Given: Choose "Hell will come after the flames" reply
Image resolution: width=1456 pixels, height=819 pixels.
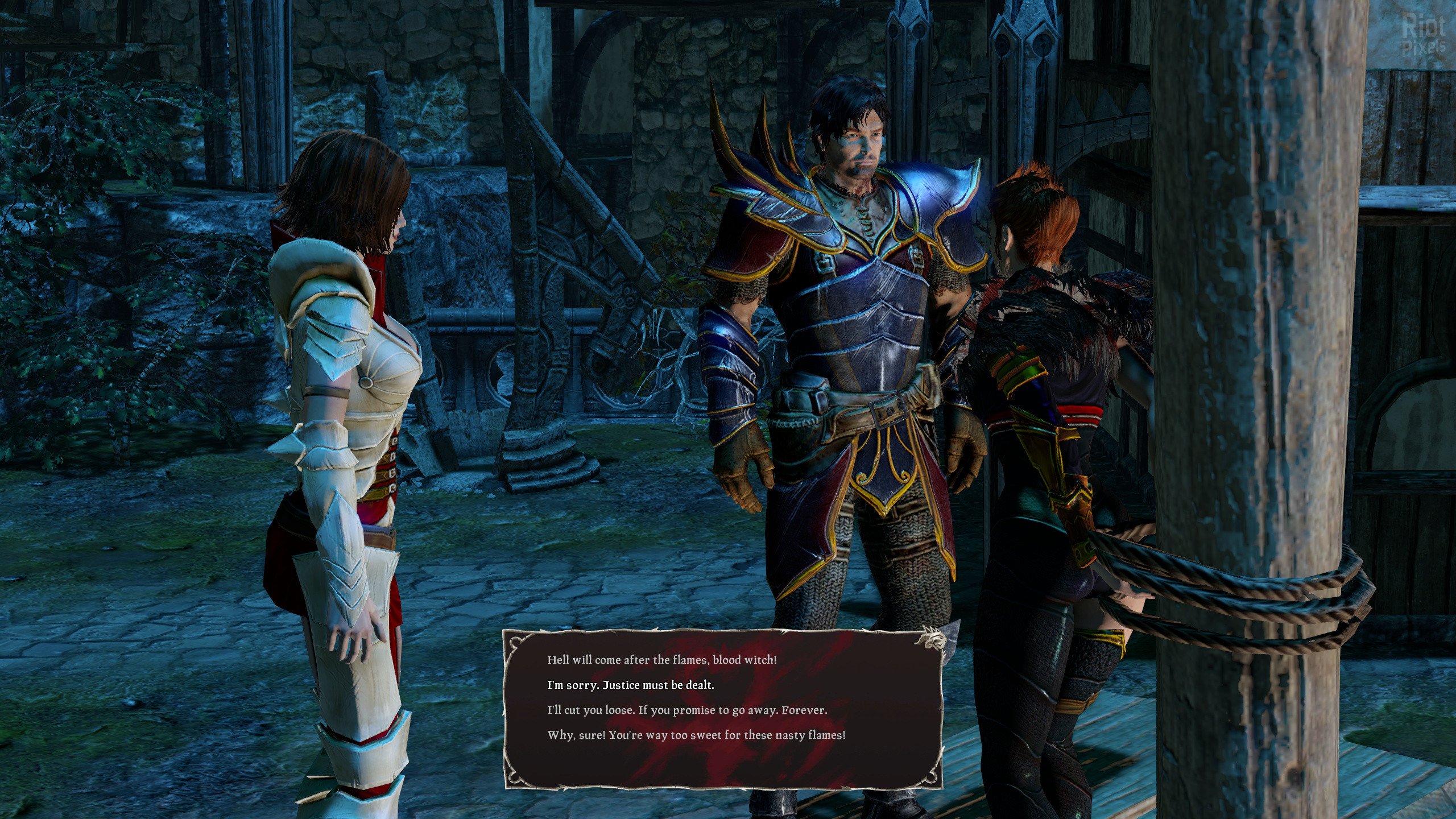Looking at the screenshot, I should 661,660.
